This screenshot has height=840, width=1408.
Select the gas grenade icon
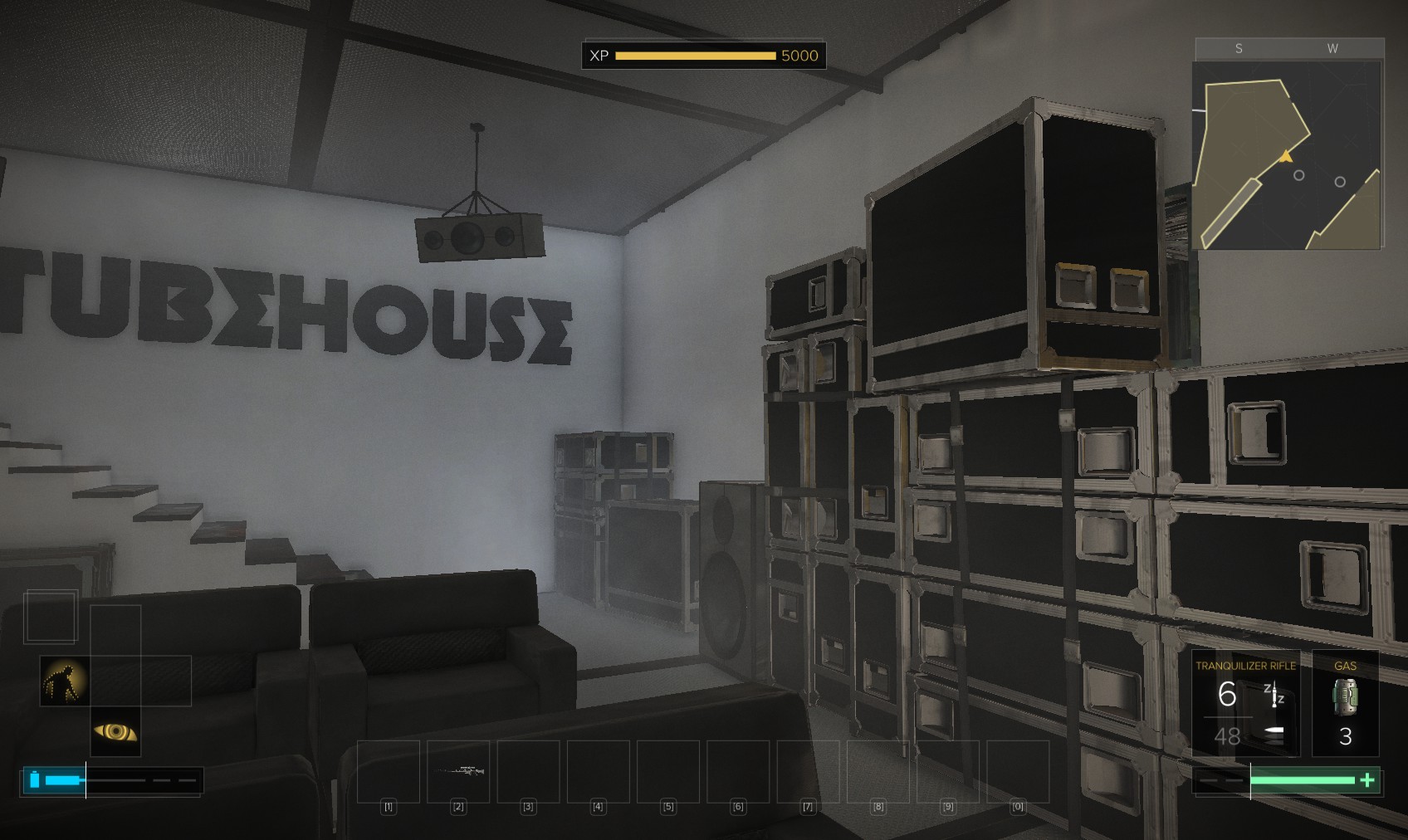(x=1345, y=697)
